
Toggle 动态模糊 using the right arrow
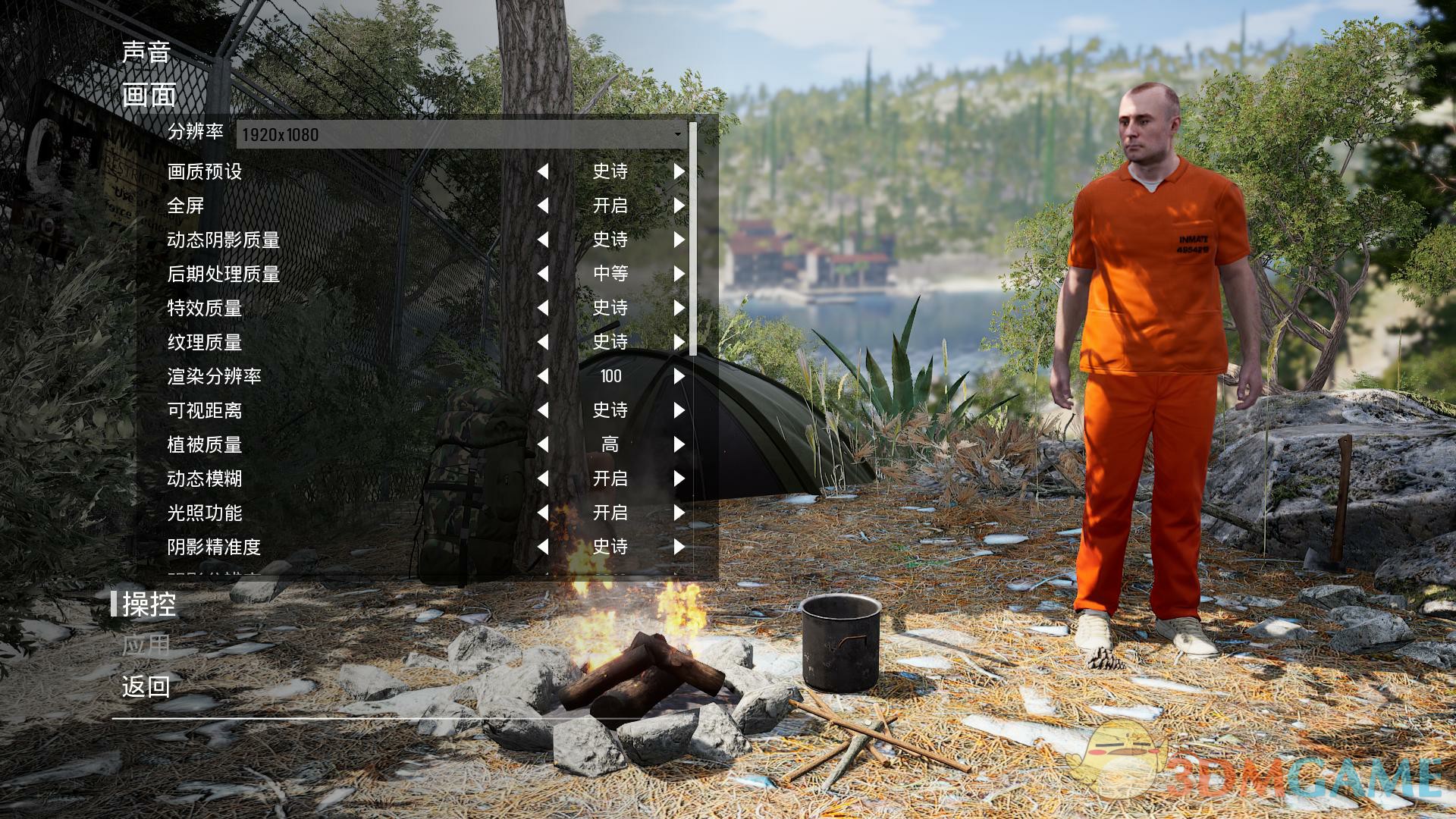pyautogui.click(x=679, y=479)
